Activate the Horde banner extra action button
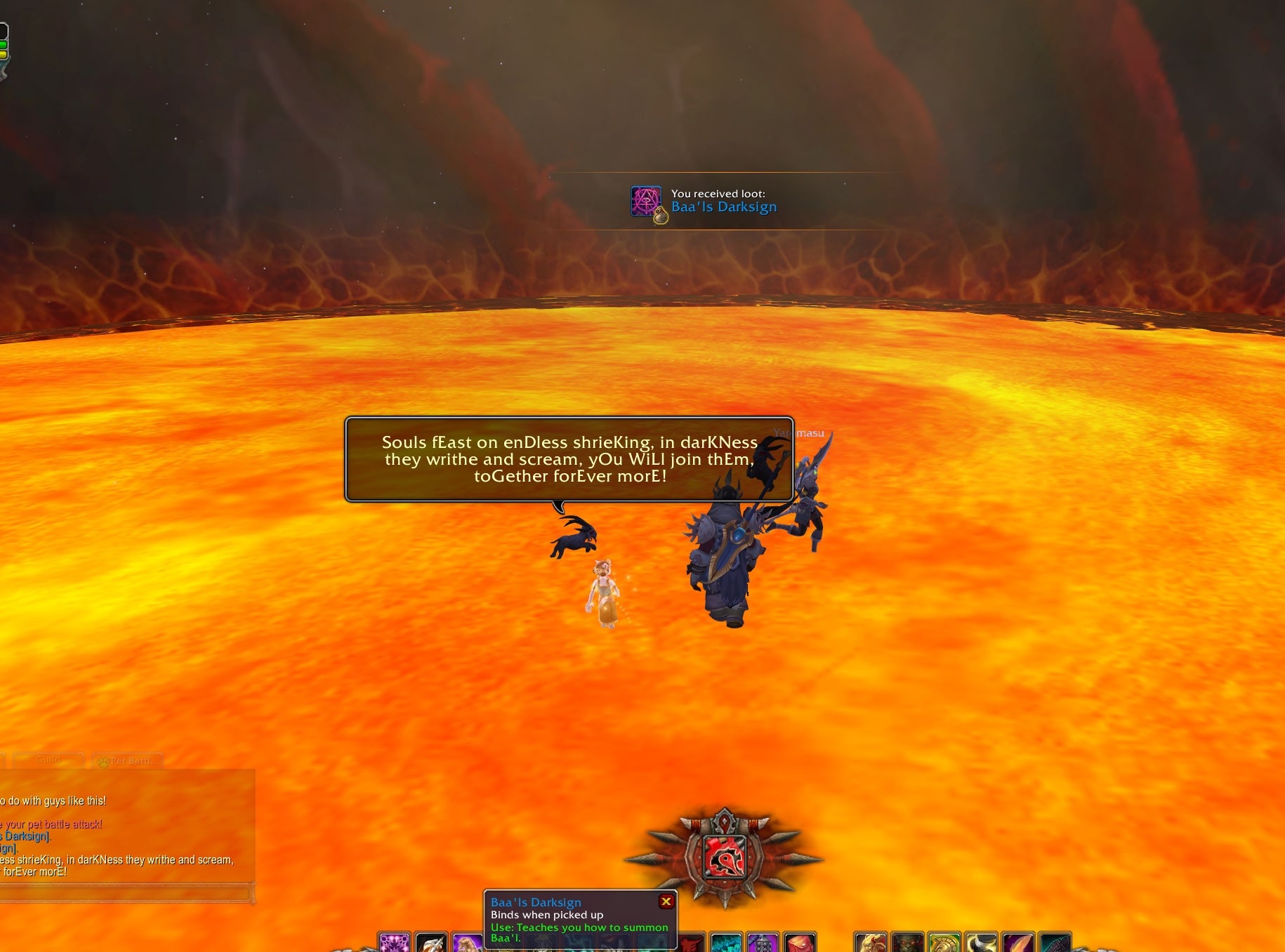The width and height of the screenshot is (1285, 952). 723,857
